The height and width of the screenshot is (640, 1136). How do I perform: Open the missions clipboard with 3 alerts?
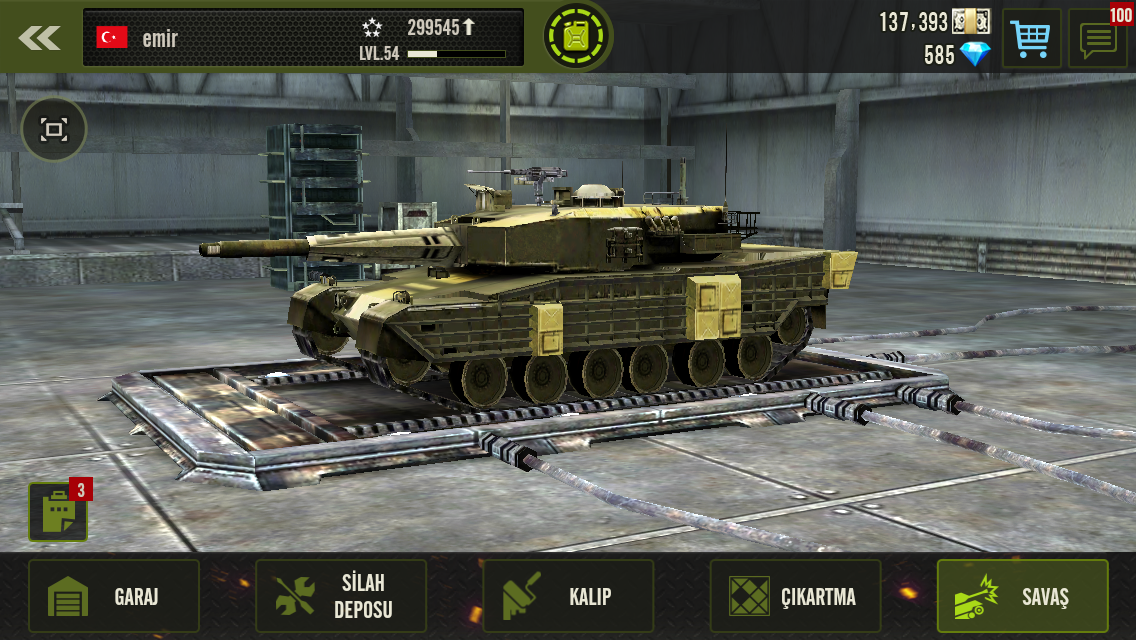[58, 512]
